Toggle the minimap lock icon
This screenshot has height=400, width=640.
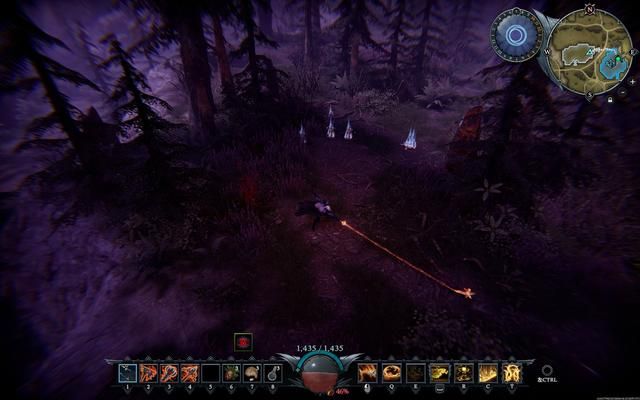tap(610, 100)
